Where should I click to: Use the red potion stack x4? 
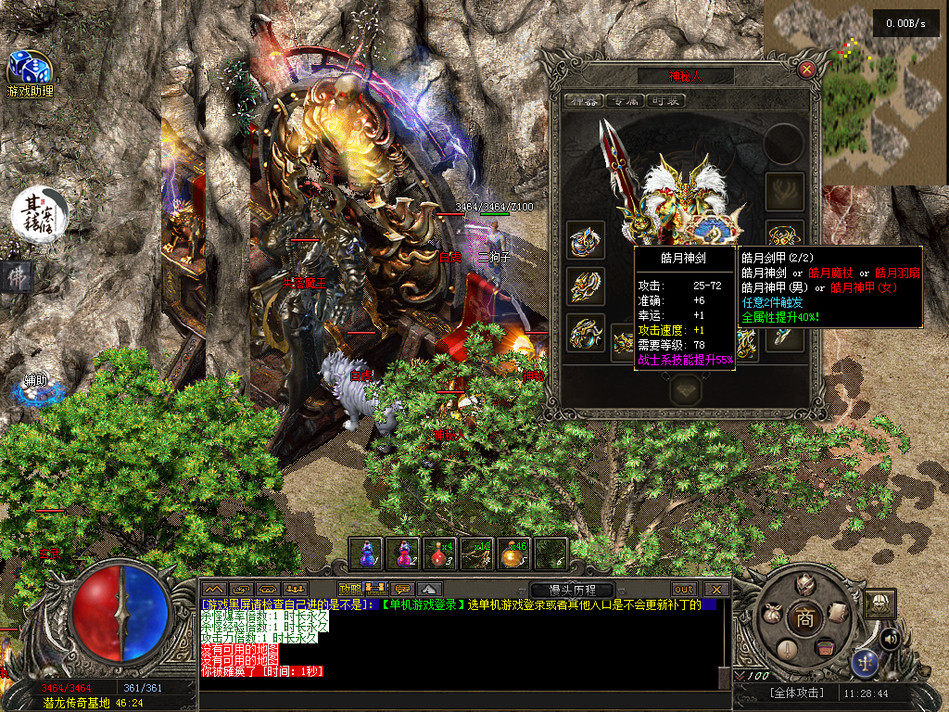pyautogui.click(x=439, y=553)
